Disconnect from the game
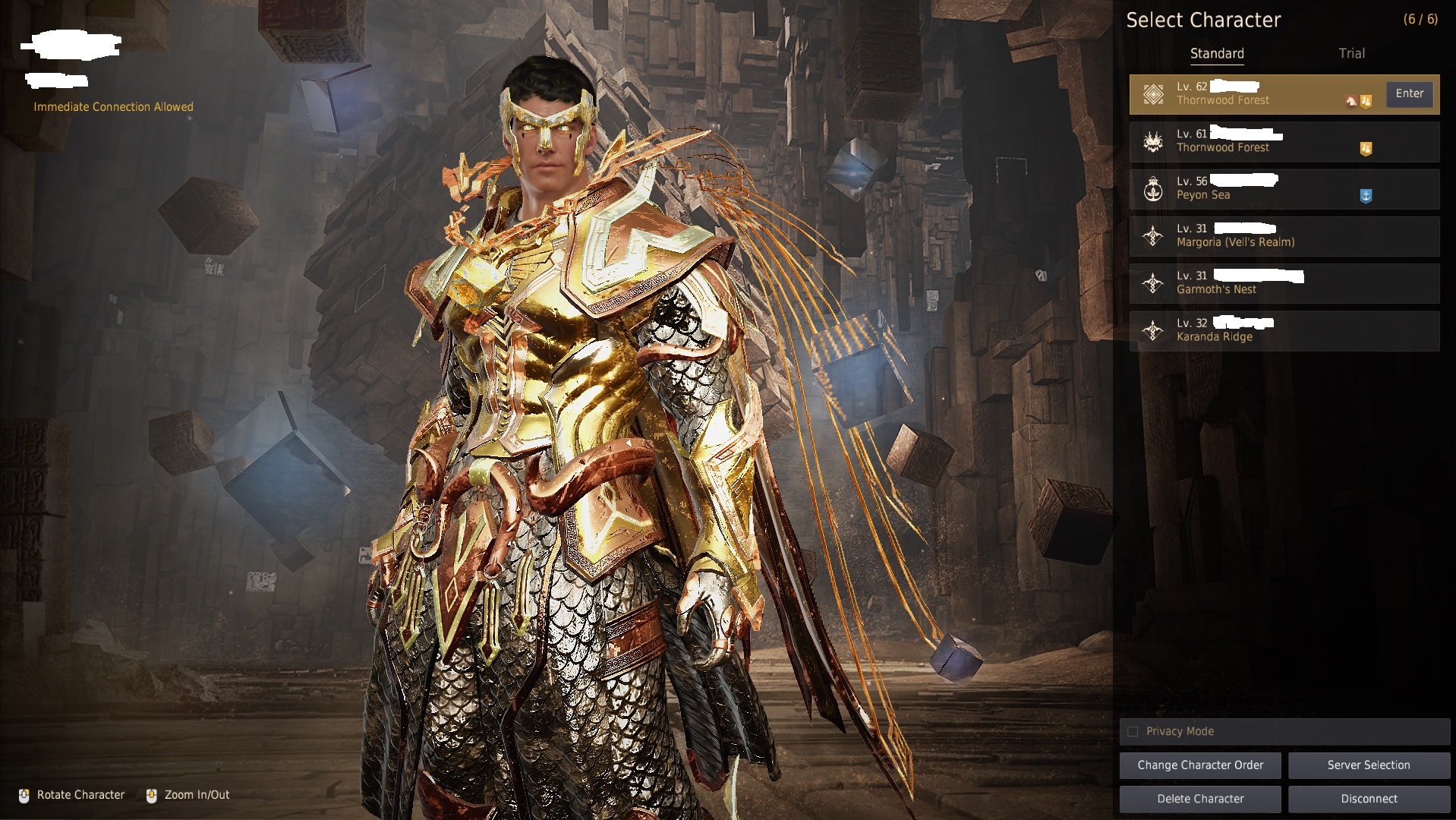Image resolution: width=1456 pixels, height=820 pixels. pos(1368,799)
